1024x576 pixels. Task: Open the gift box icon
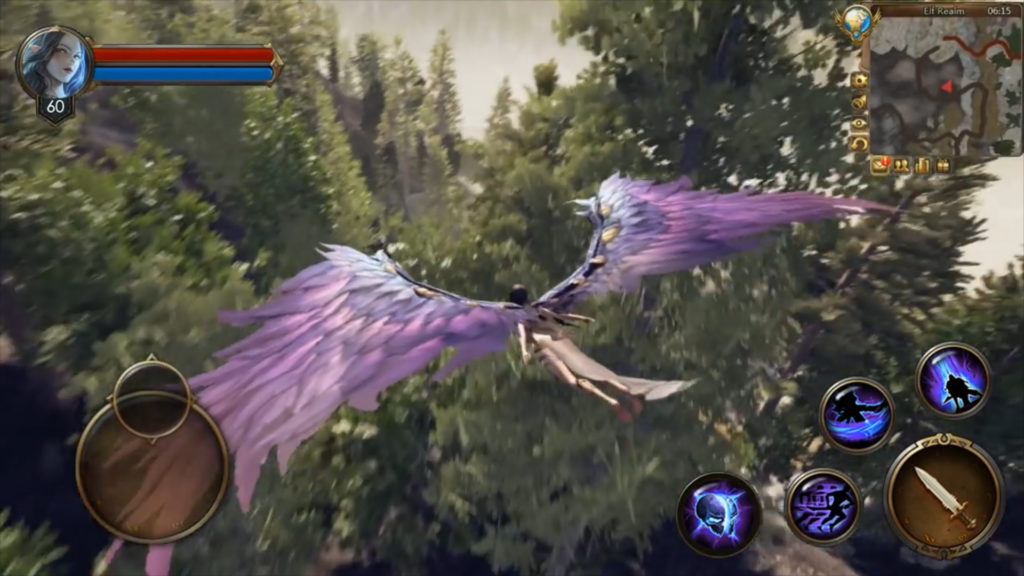[x=943, y=166]
